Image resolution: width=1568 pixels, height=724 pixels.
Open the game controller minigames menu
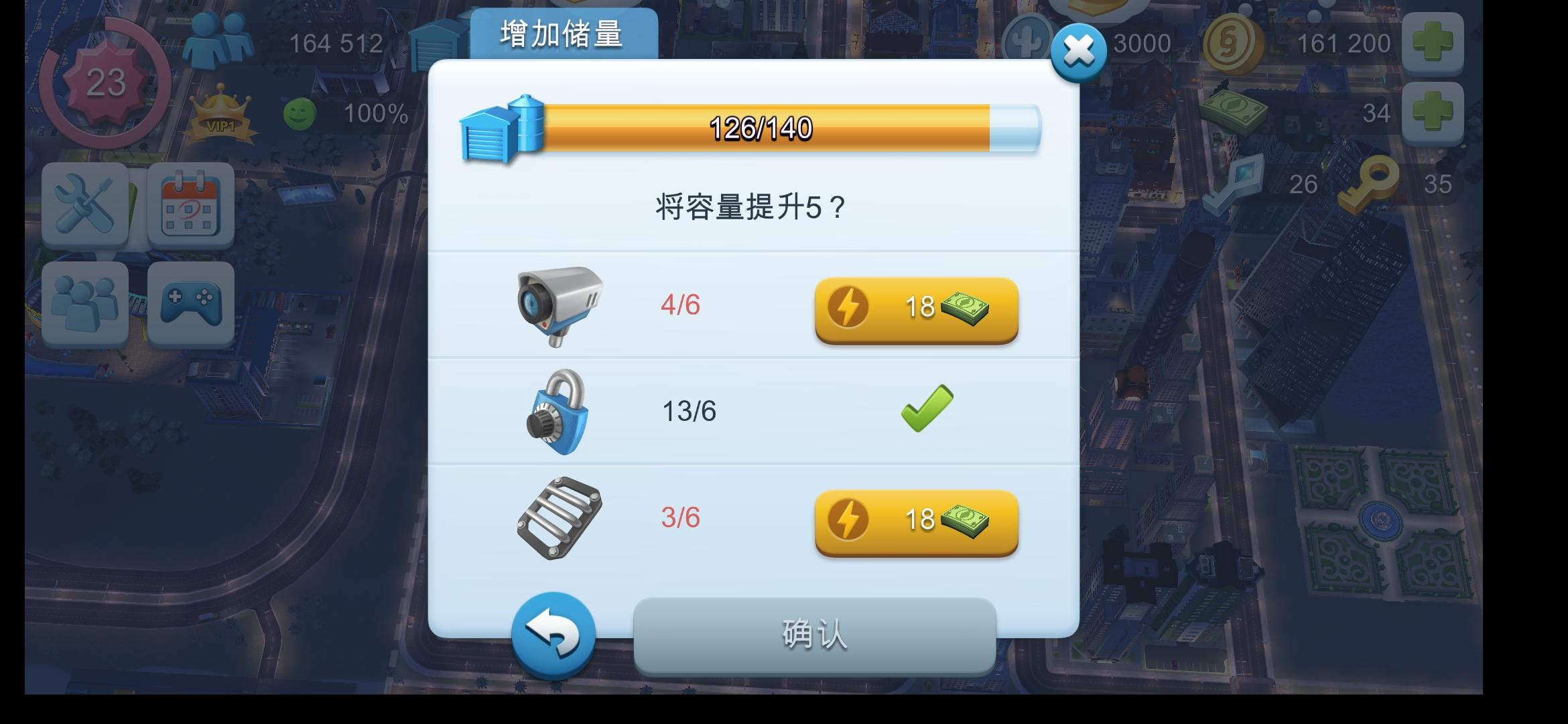click(190, 303)
